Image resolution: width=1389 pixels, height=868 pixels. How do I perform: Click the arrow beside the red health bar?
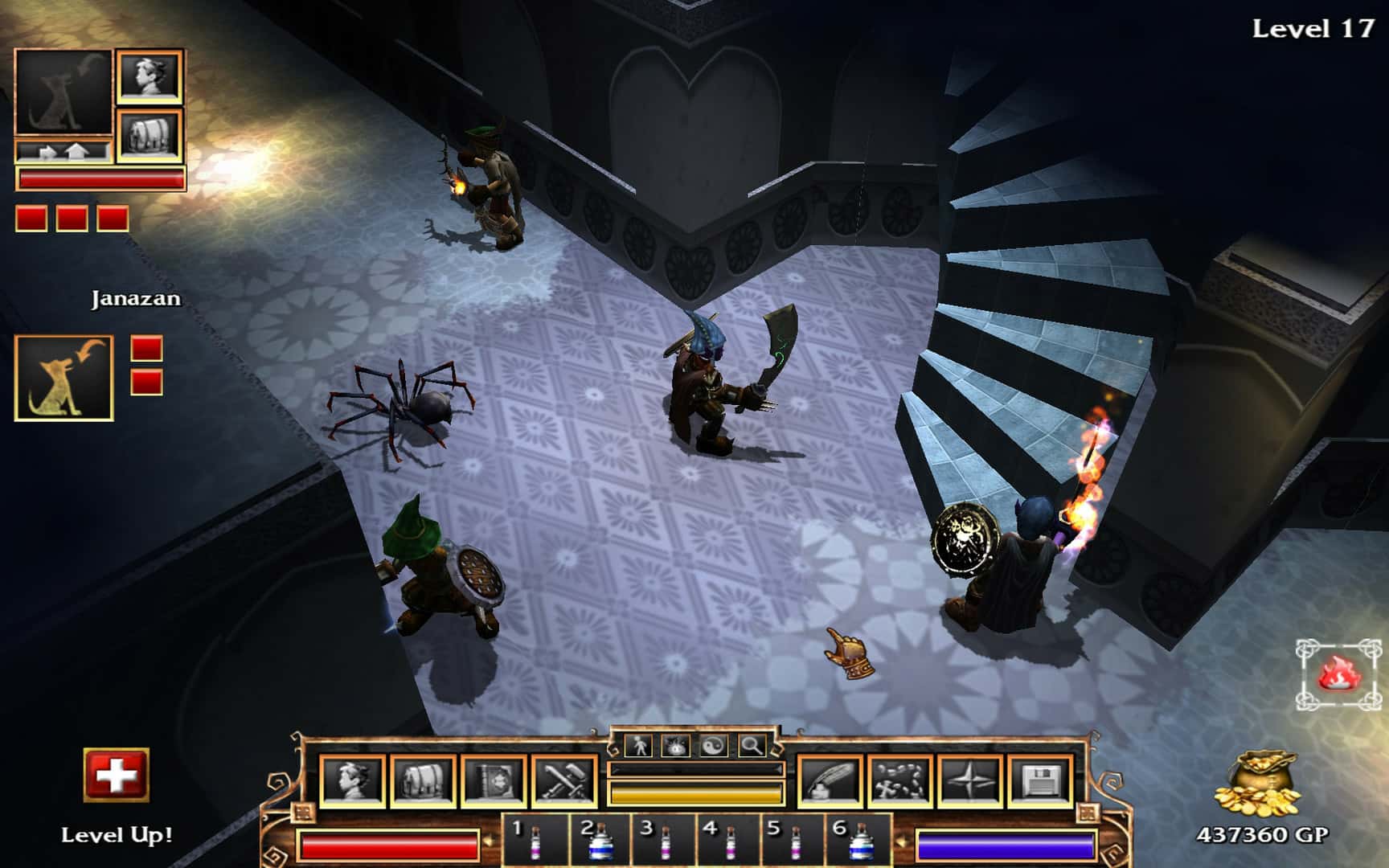point(490,839)
